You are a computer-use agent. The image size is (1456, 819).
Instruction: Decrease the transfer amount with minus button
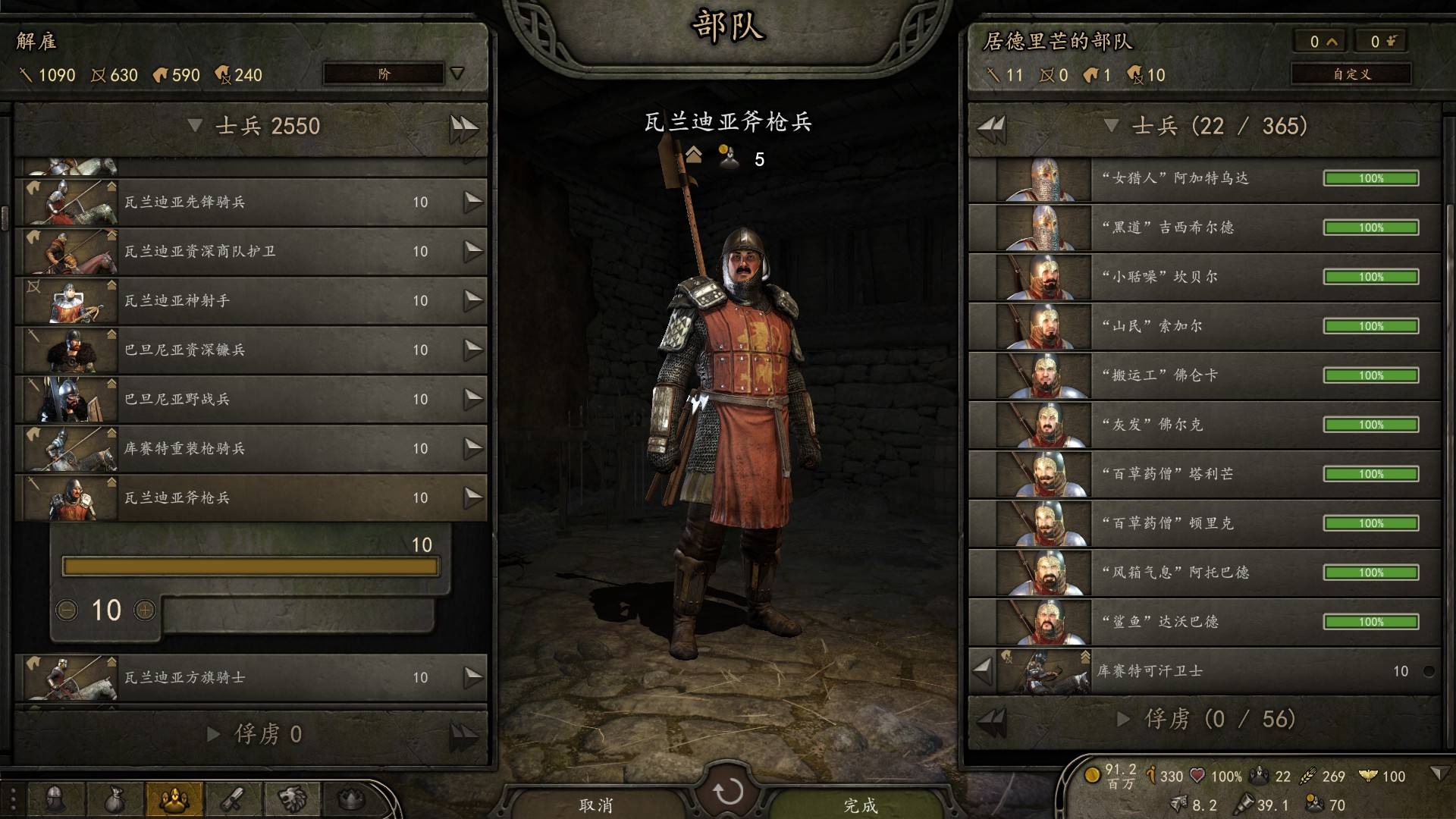click(x=67, y=610)
